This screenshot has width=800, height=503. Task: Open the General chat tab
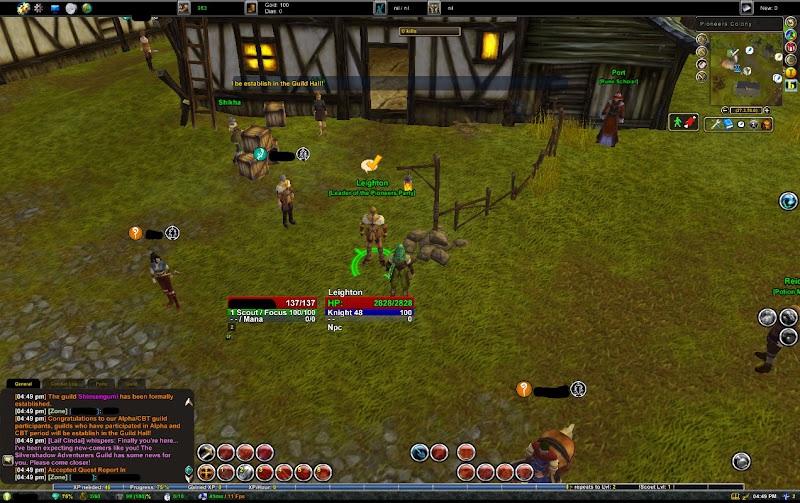(x=22, y=383)
